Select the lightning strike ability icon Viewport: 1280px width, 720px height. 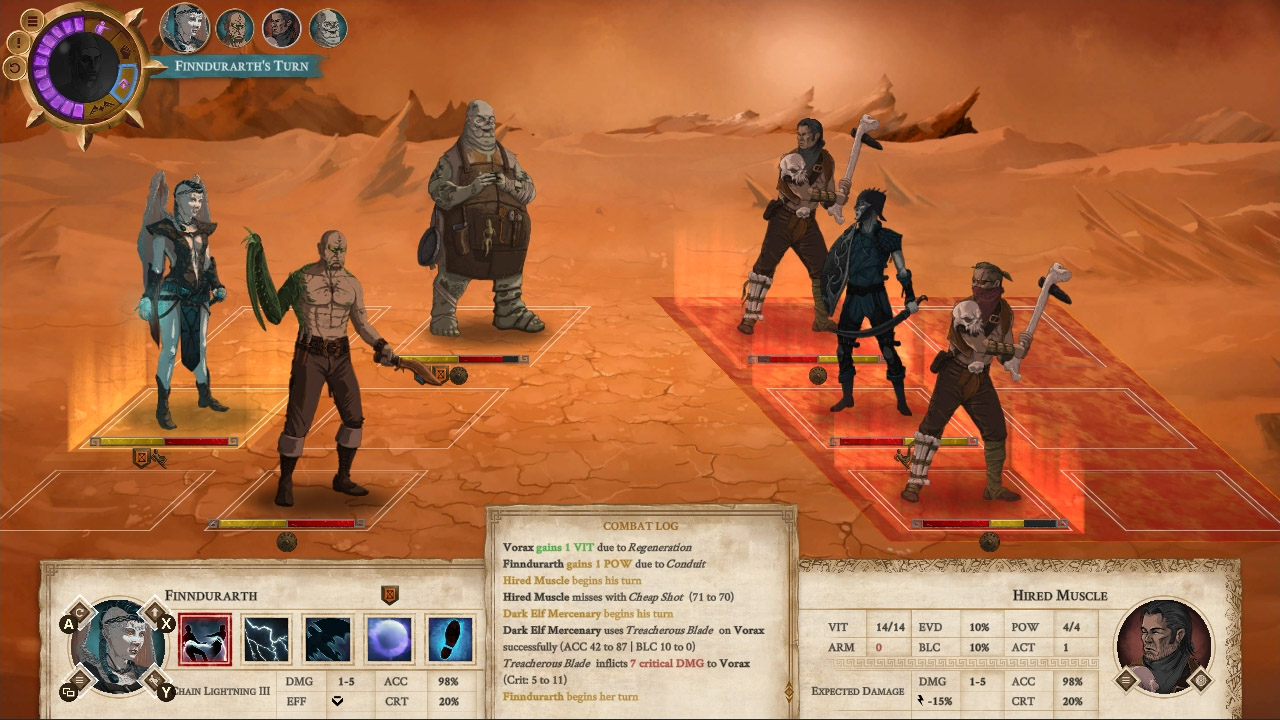[266, 638]
